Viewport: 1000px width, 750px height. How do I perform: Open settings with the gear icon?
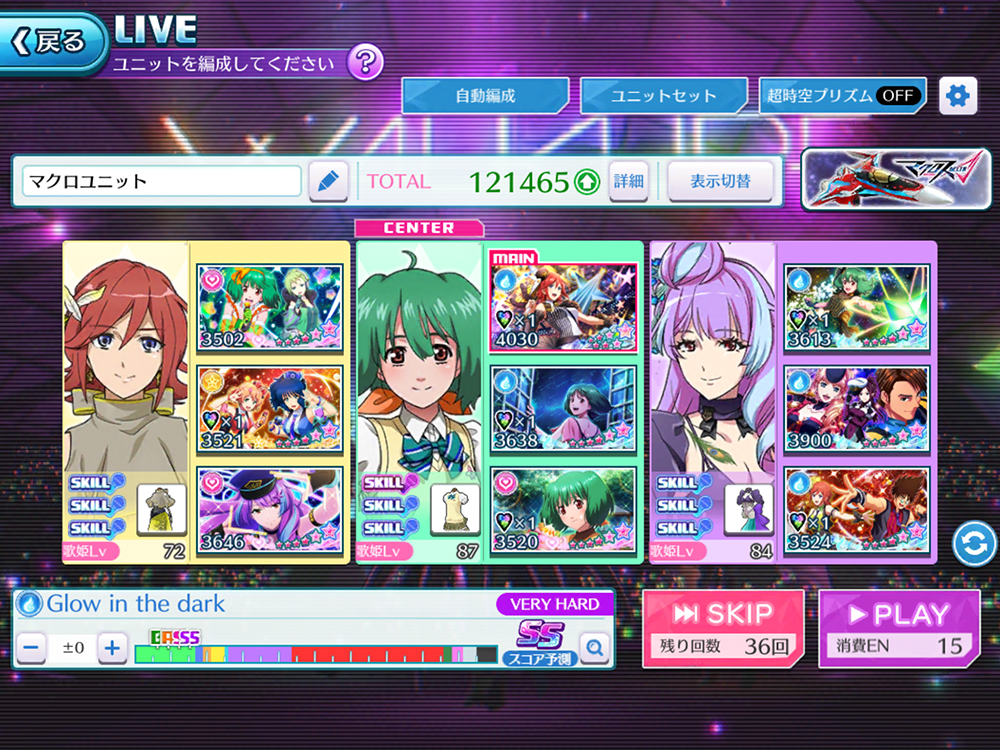coord(958,96)
